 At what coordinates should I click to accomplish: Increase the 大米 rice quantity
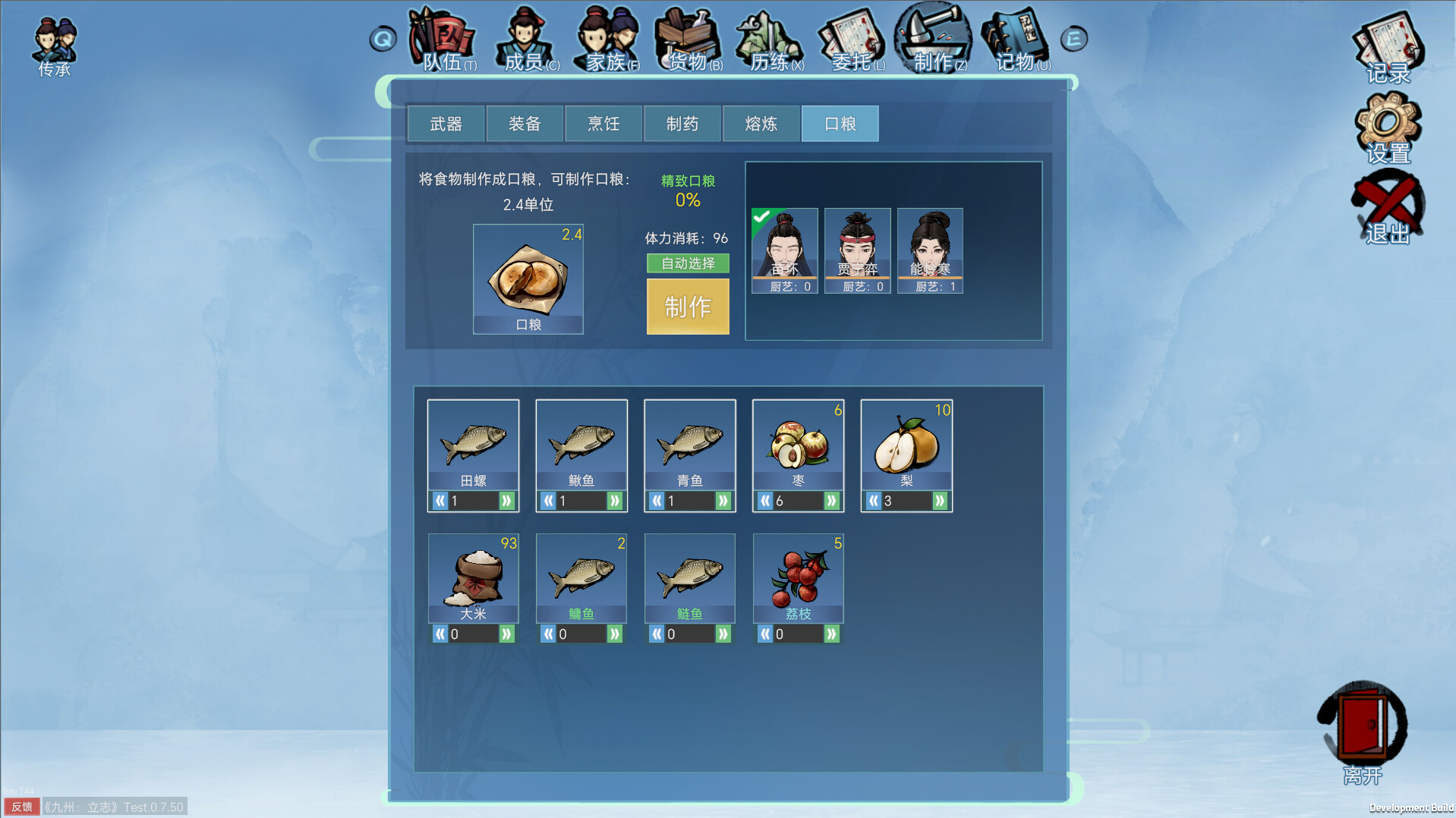[x=506, y=634]
